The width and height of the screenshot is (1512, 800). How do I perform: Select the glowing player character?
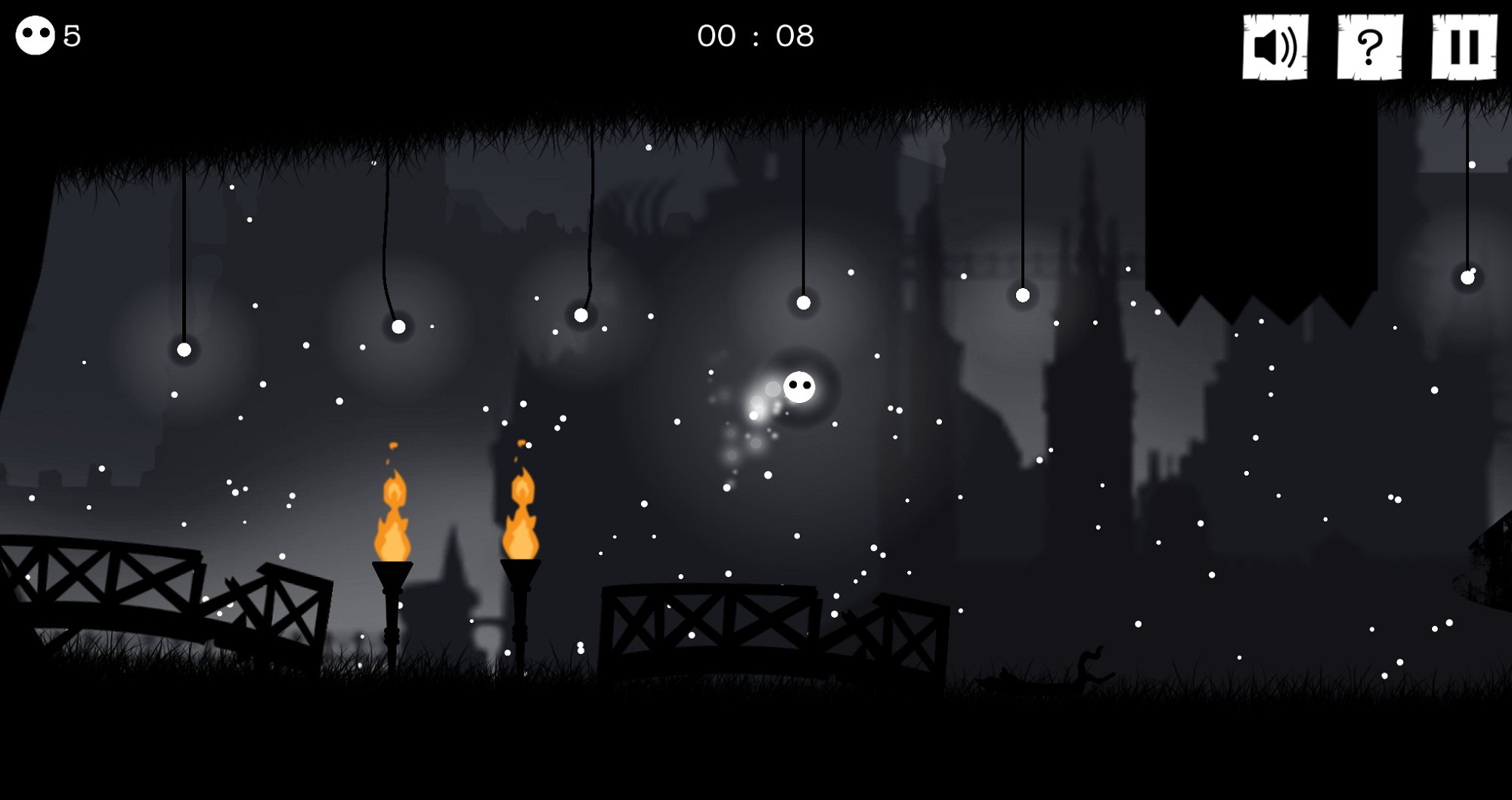click(799, 387)
